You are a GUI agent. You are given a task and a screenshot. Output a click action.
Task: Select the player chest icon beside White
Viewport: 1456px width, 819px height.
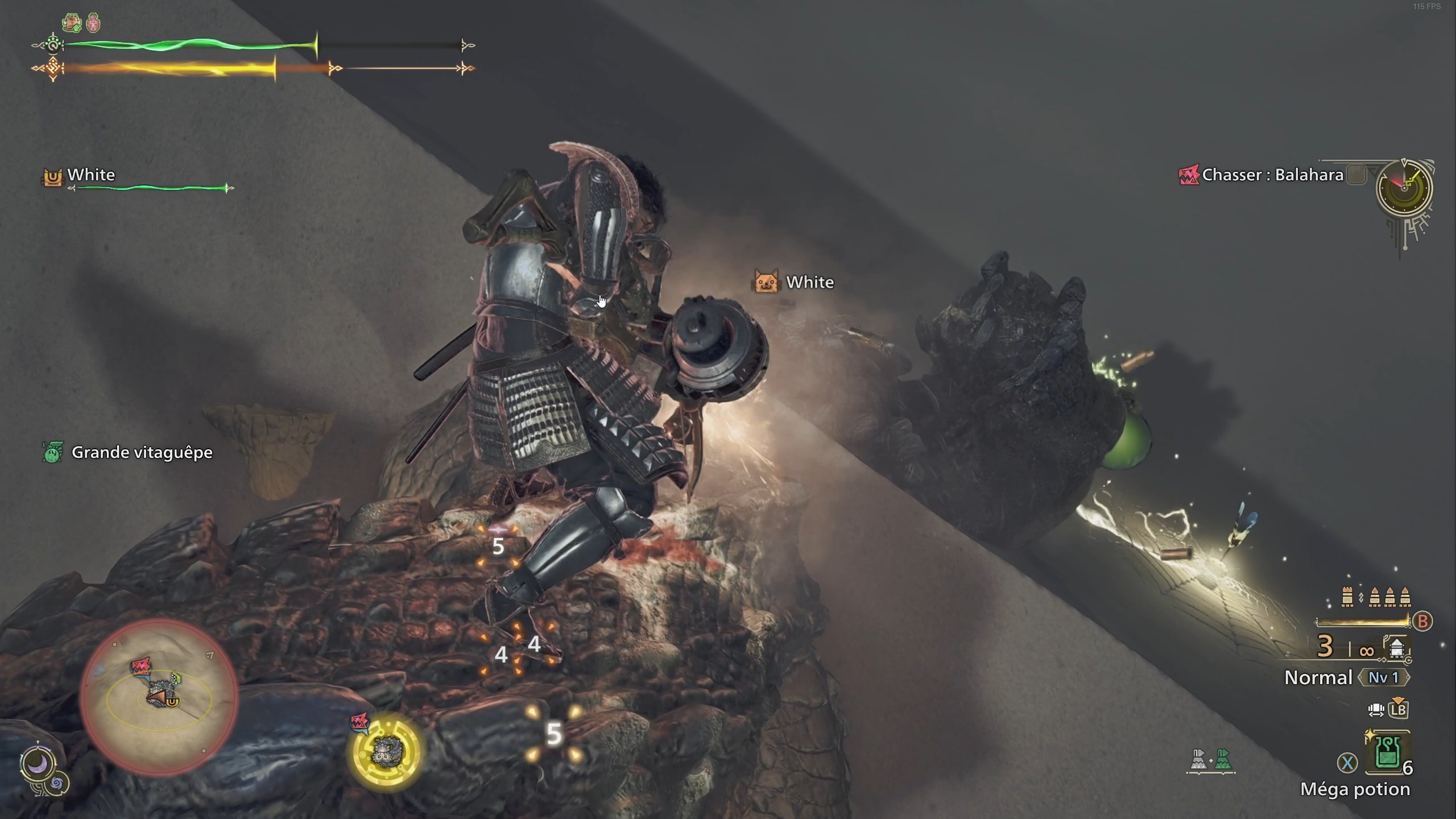pyautogui.click(x=53, y=177)
